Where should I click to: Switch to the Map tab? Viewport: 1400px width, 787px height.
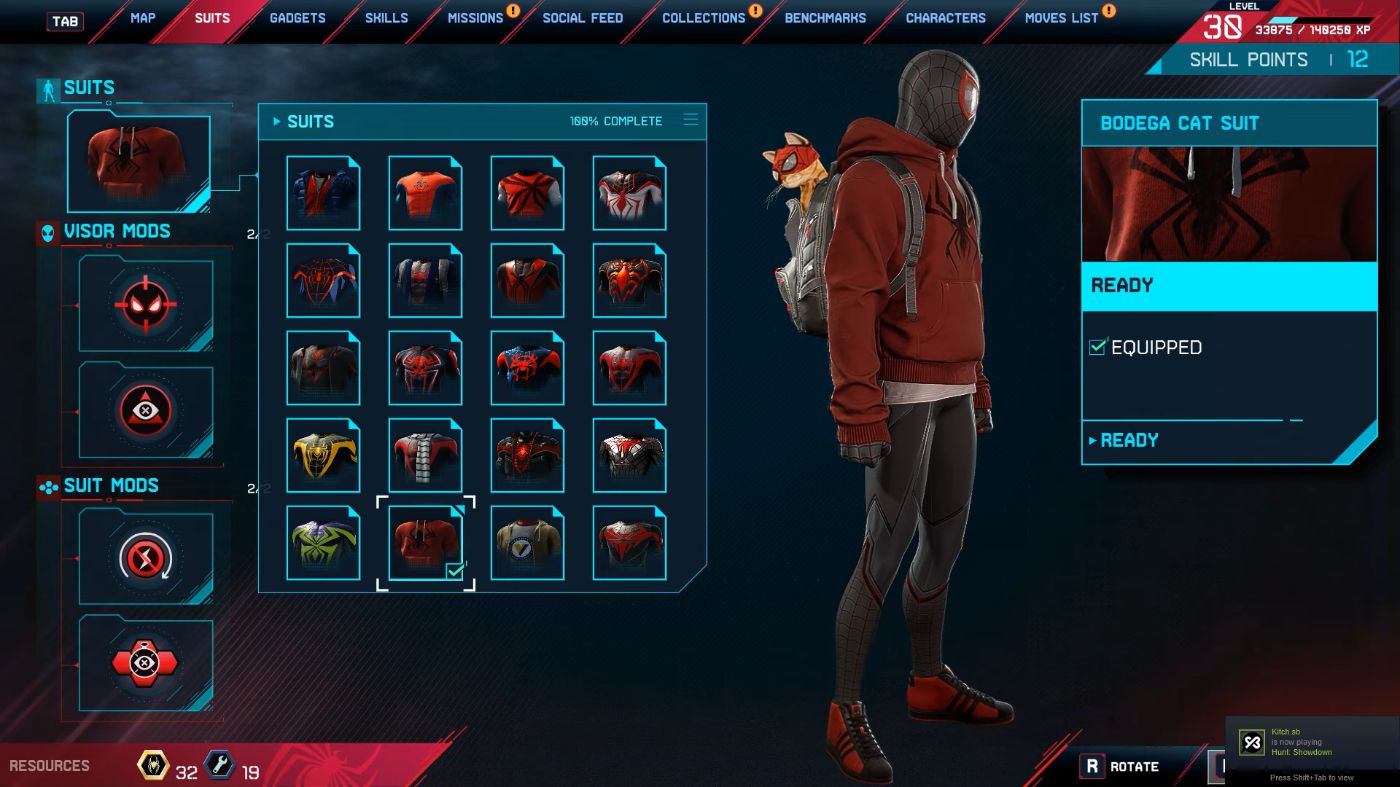[x=142, y=18]
